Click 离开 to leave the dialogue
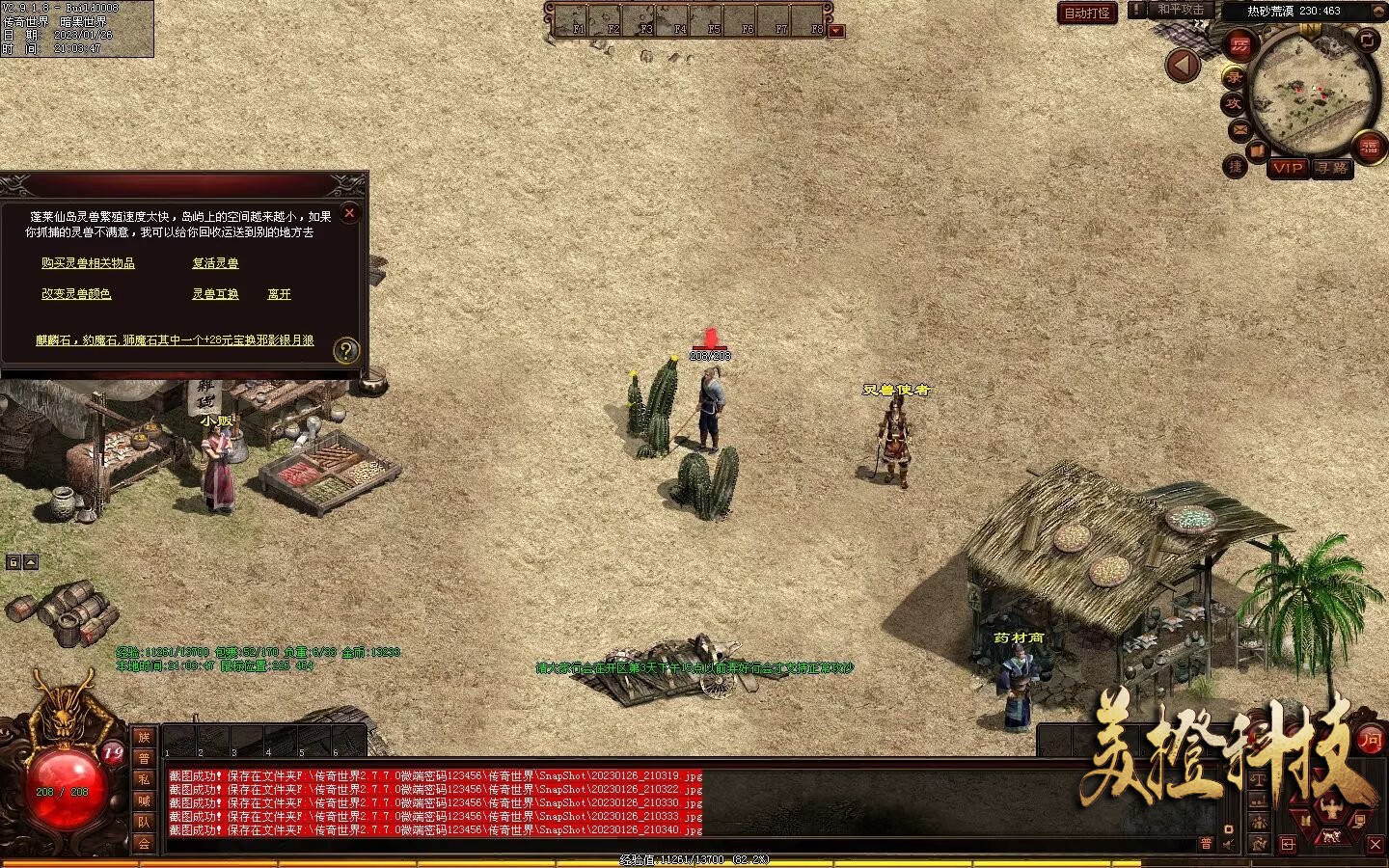The height and width of the screenshot is (868, 1389). (279, 294)
